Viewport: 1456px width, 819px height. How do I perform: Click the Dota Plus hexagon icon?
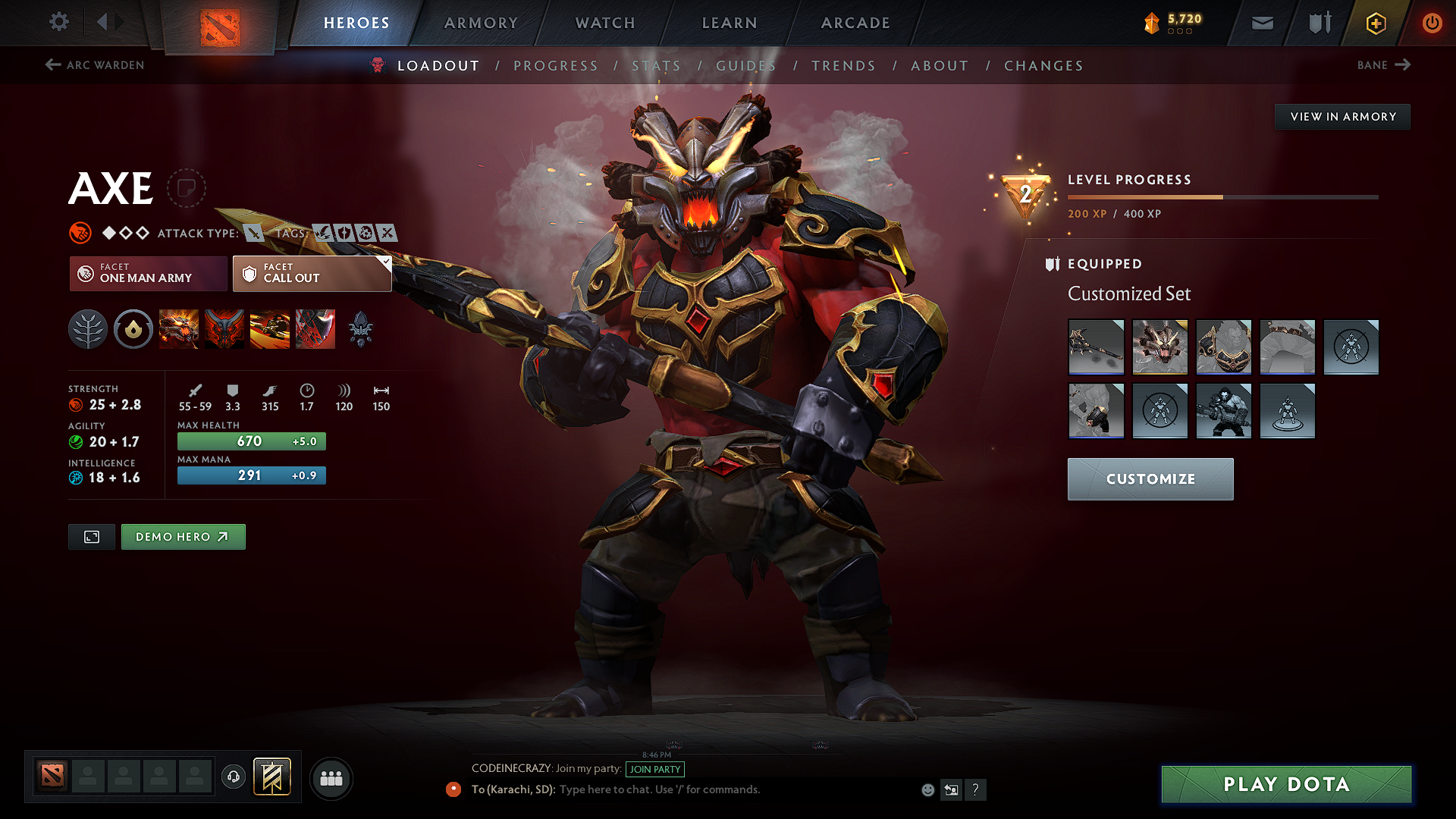1375,22
